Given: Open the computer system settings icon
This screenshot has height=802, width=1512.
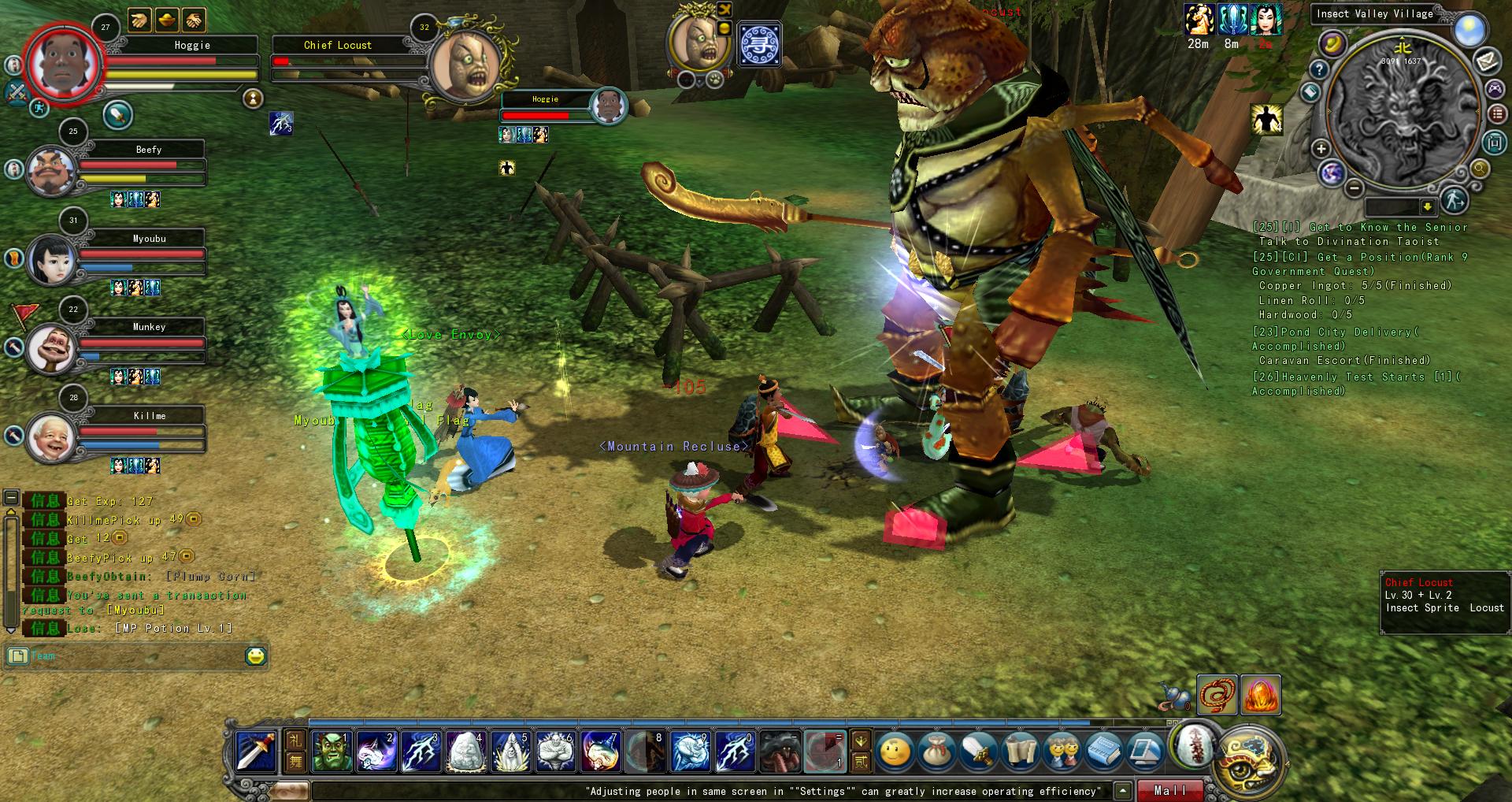Looking at the screenshot, I should click(x=1146, y=752).
